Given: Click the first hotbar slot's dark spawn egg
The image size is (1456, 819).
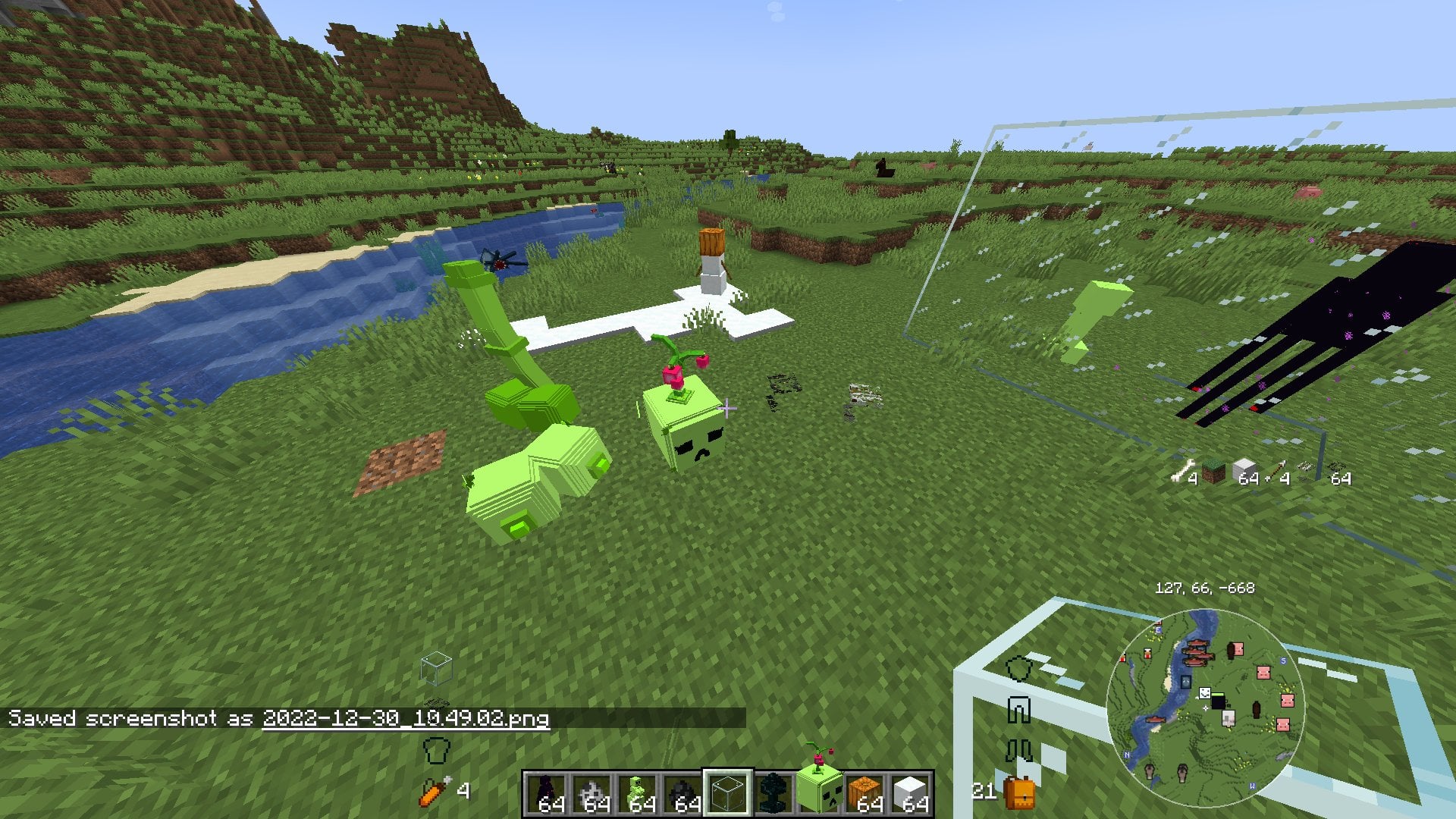Looking at the screenshot, I should point(544,792).
